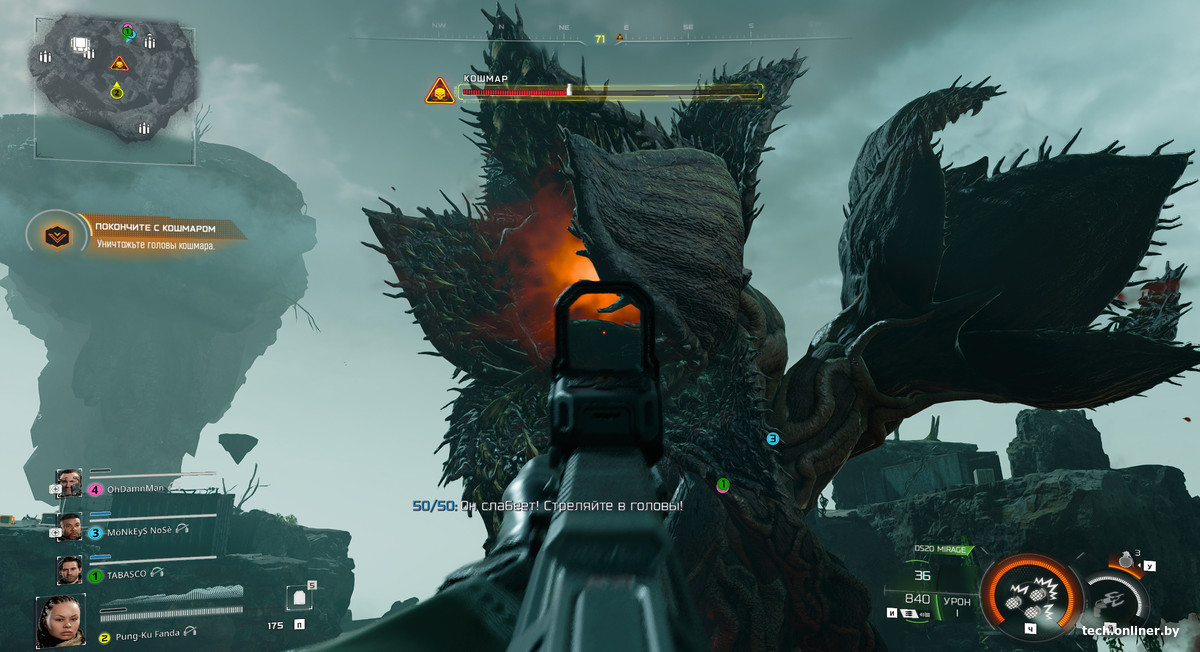Select the objective tracker chevron icon
The width and height of the screenshot is (1200, 652).
pyautogui.click(x=53, y=235)
